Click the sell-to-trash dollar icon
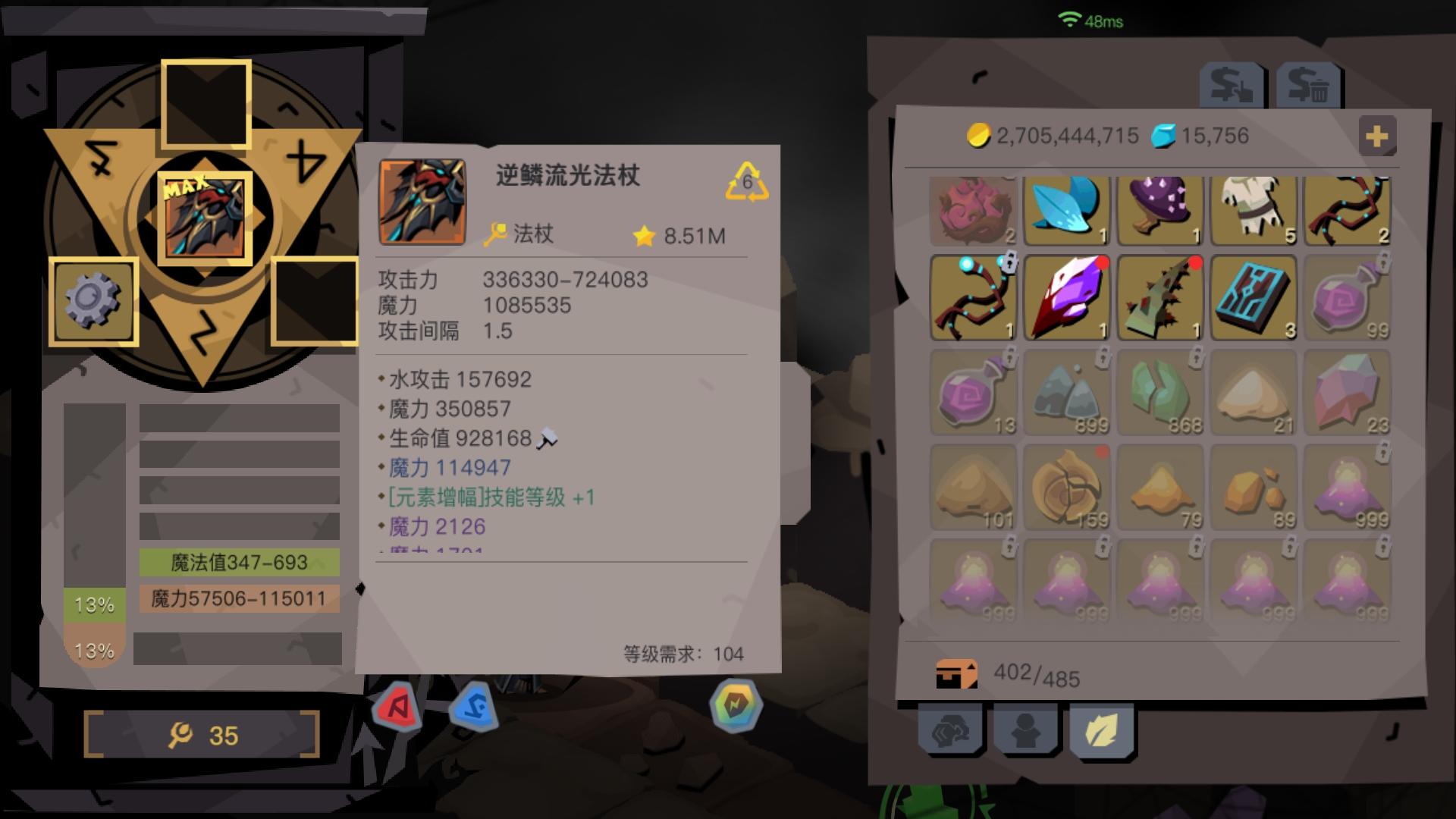 point(1308,83)
